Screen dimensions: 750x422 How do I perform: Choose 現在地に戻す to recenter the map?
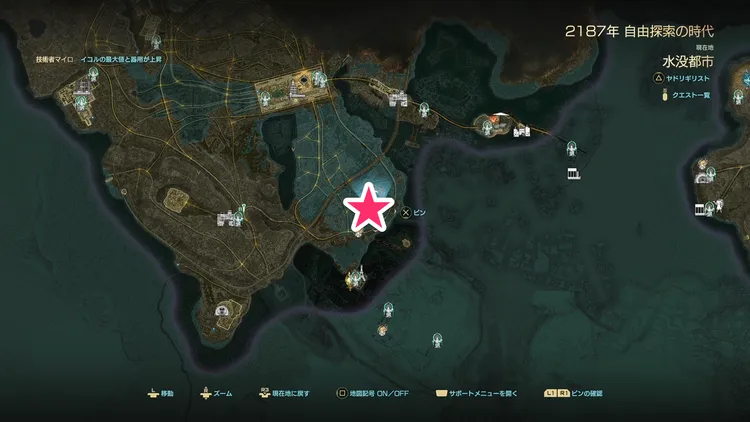[283, 394]
